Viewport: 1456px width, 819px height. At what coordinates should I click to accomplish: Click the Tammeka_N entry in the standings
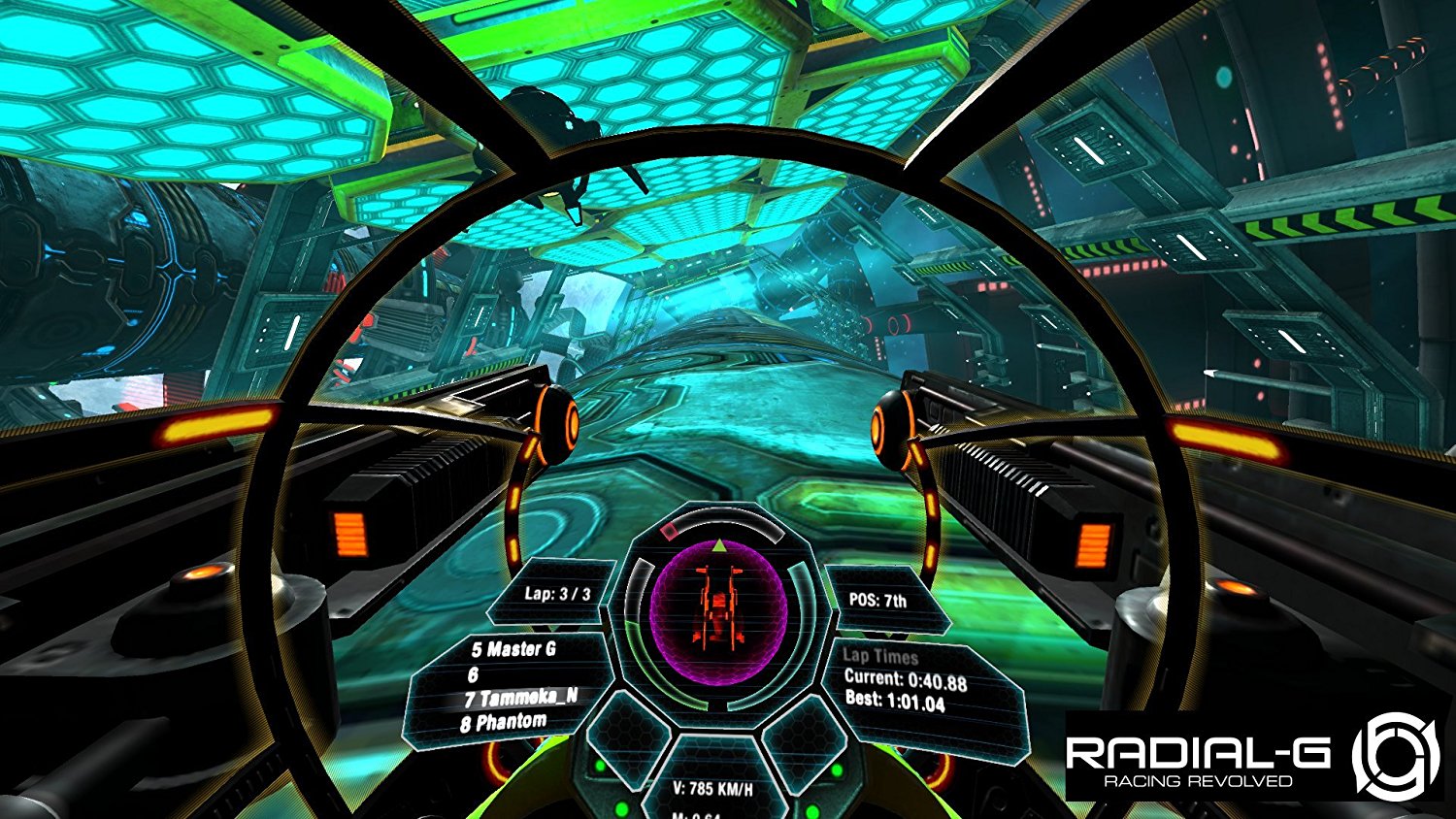click(519, 697)
